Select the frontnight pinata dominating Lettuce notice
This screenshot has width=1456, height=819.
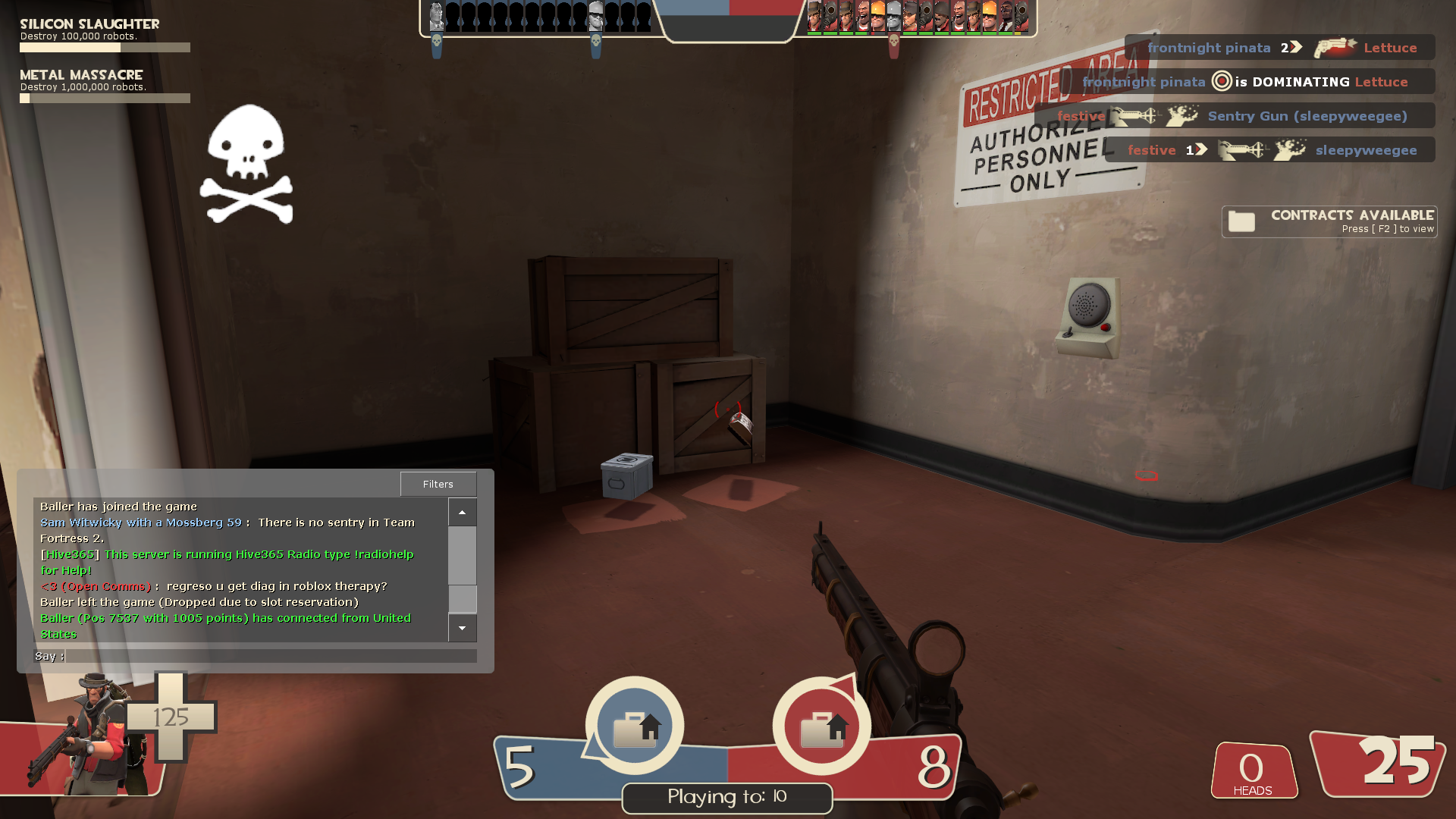tap(1245, 82)
